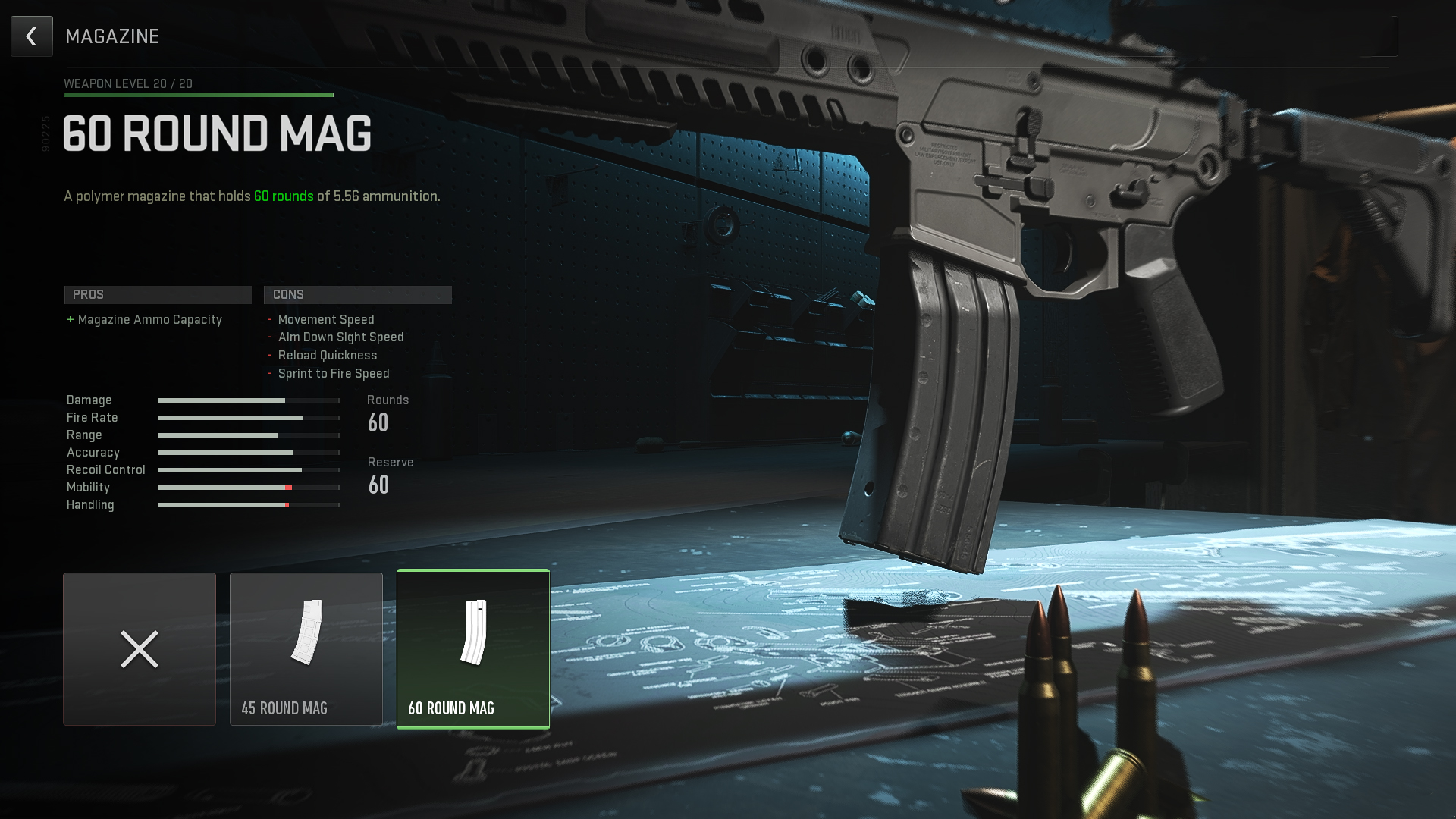
Task: Select the 45 Round Mag attachment
Action: [306, 649]
